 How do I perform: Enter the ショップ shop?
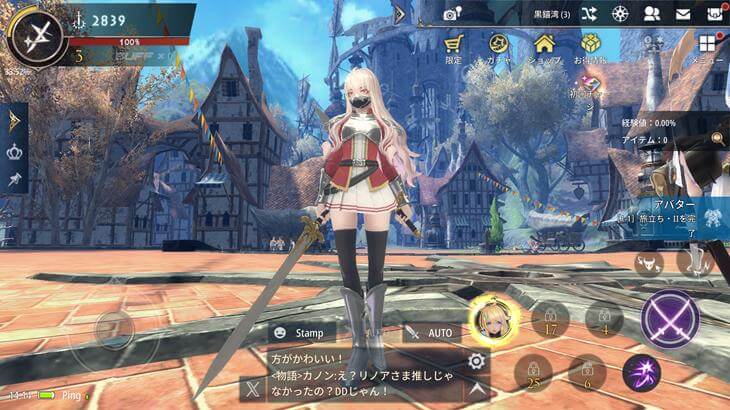544,48
